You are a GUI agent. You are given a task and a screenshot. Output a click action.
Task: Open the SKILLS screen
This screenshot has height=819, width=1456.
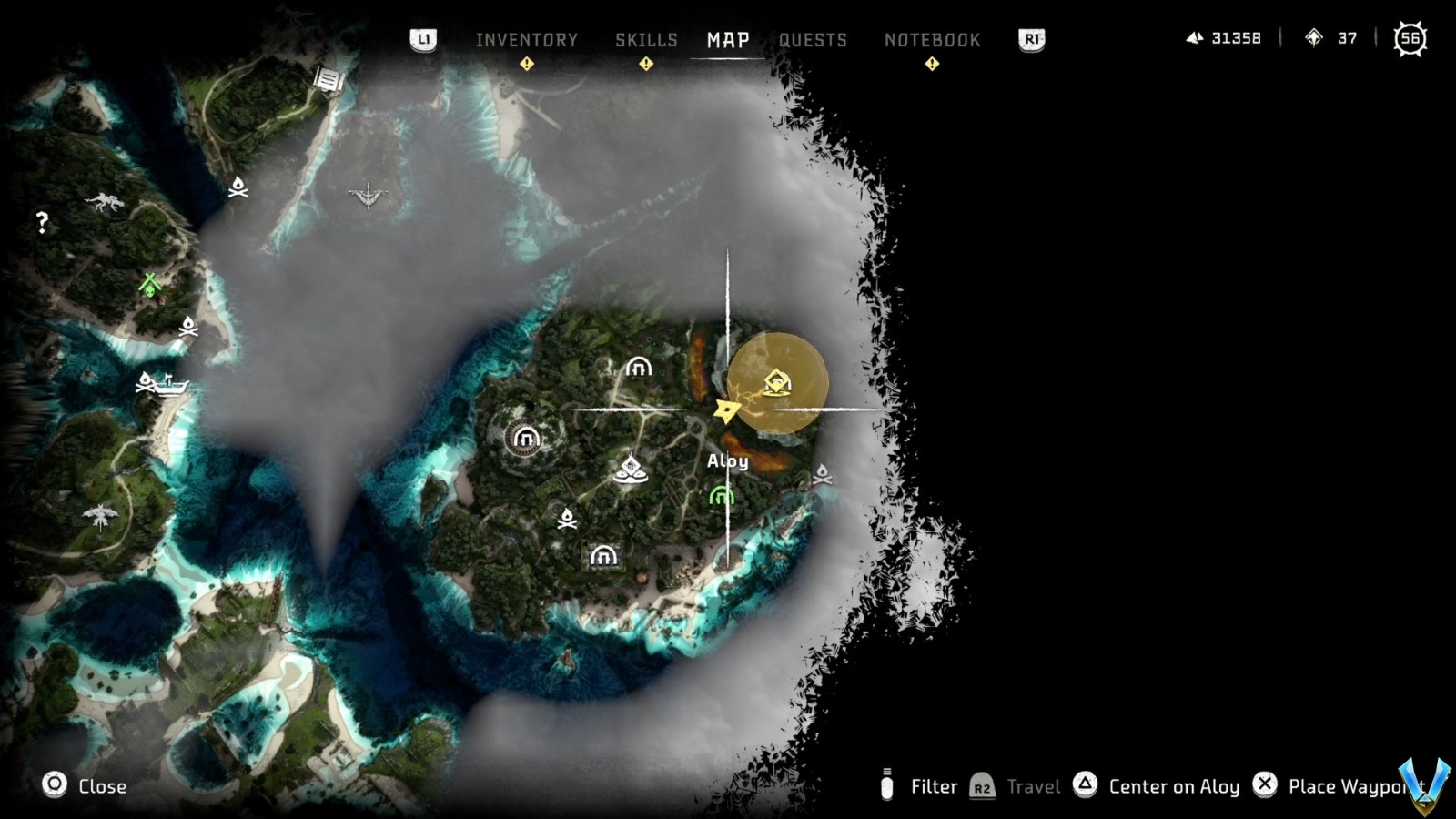(646, 40)
